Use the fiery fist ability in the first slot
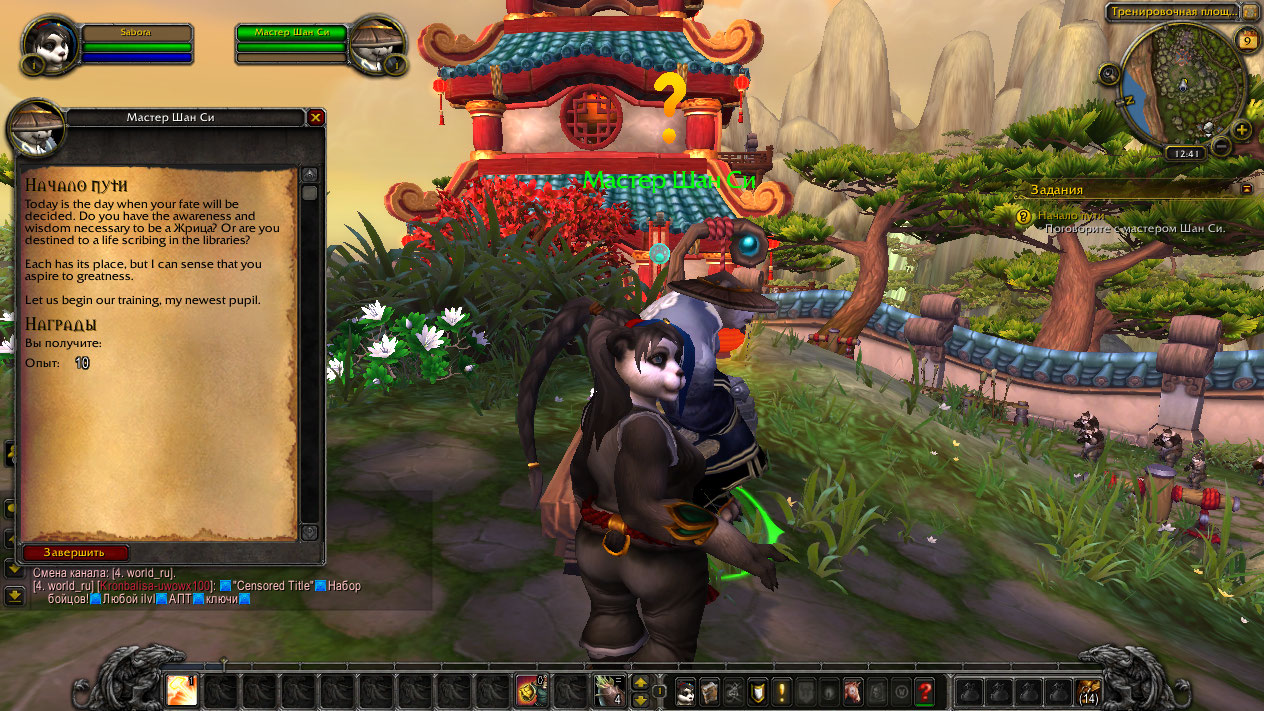 181,690
